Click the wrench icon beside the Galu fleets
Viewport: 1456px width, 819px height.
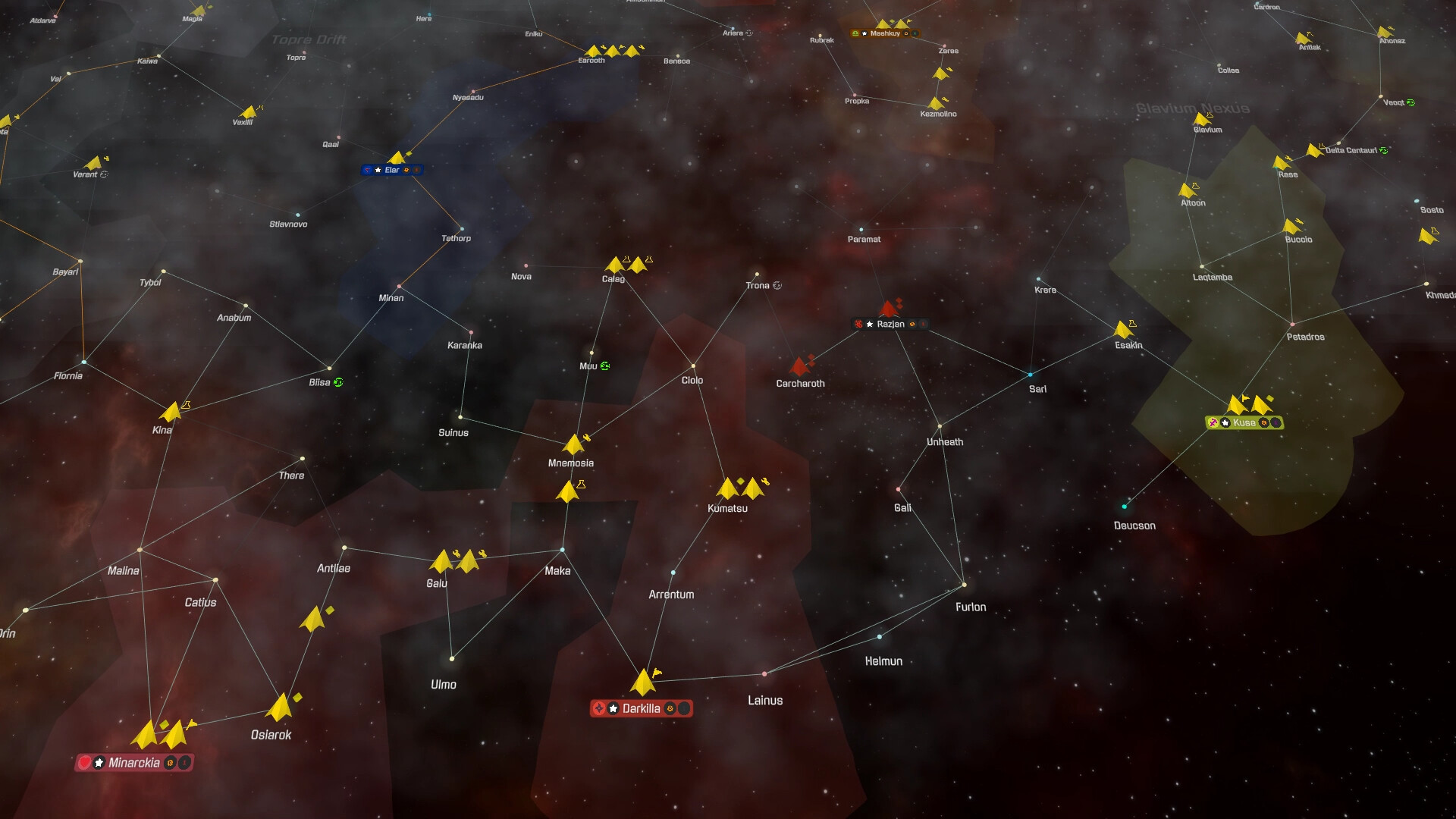(x=458, y=552)
